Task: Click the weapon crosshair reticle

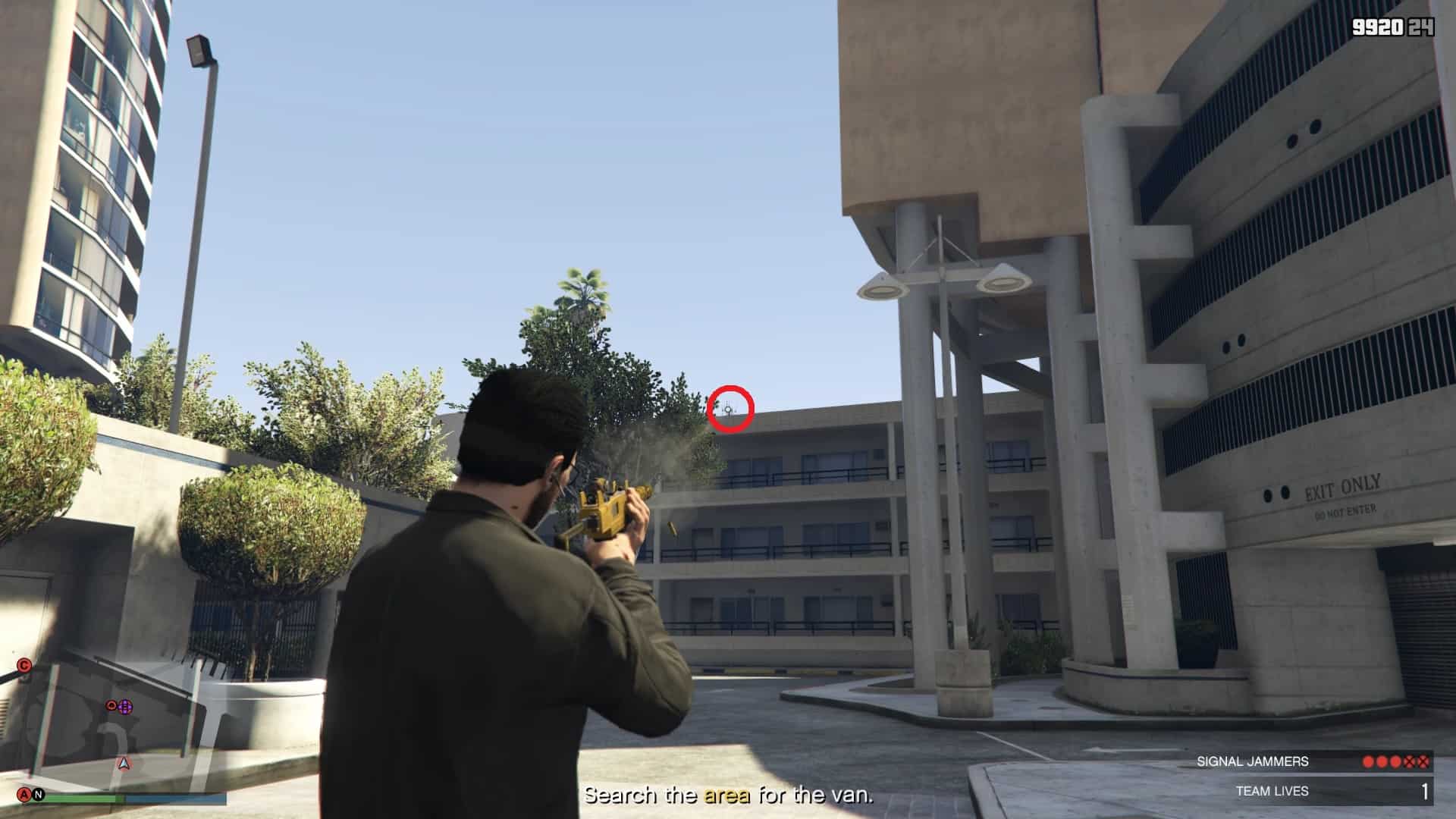Action: (726, 409)
